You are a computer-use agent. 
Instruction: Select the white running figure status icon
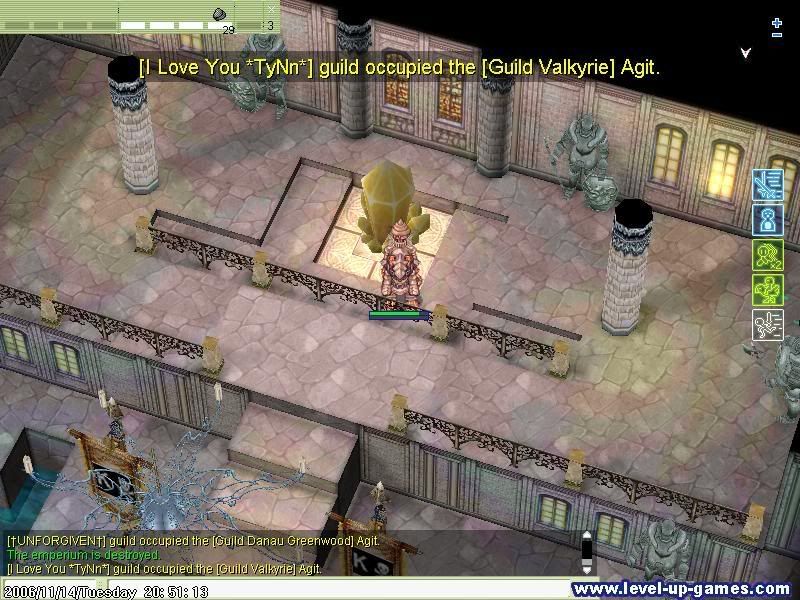coord(766,324)
